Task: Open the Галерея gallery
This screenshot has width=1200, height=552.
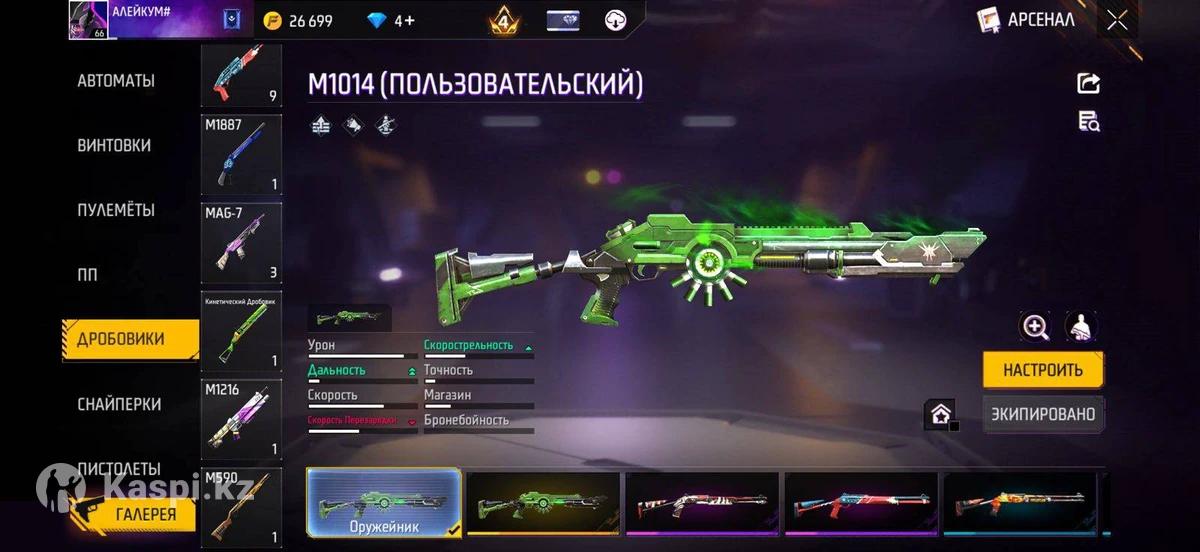Action: pos(146,515)
